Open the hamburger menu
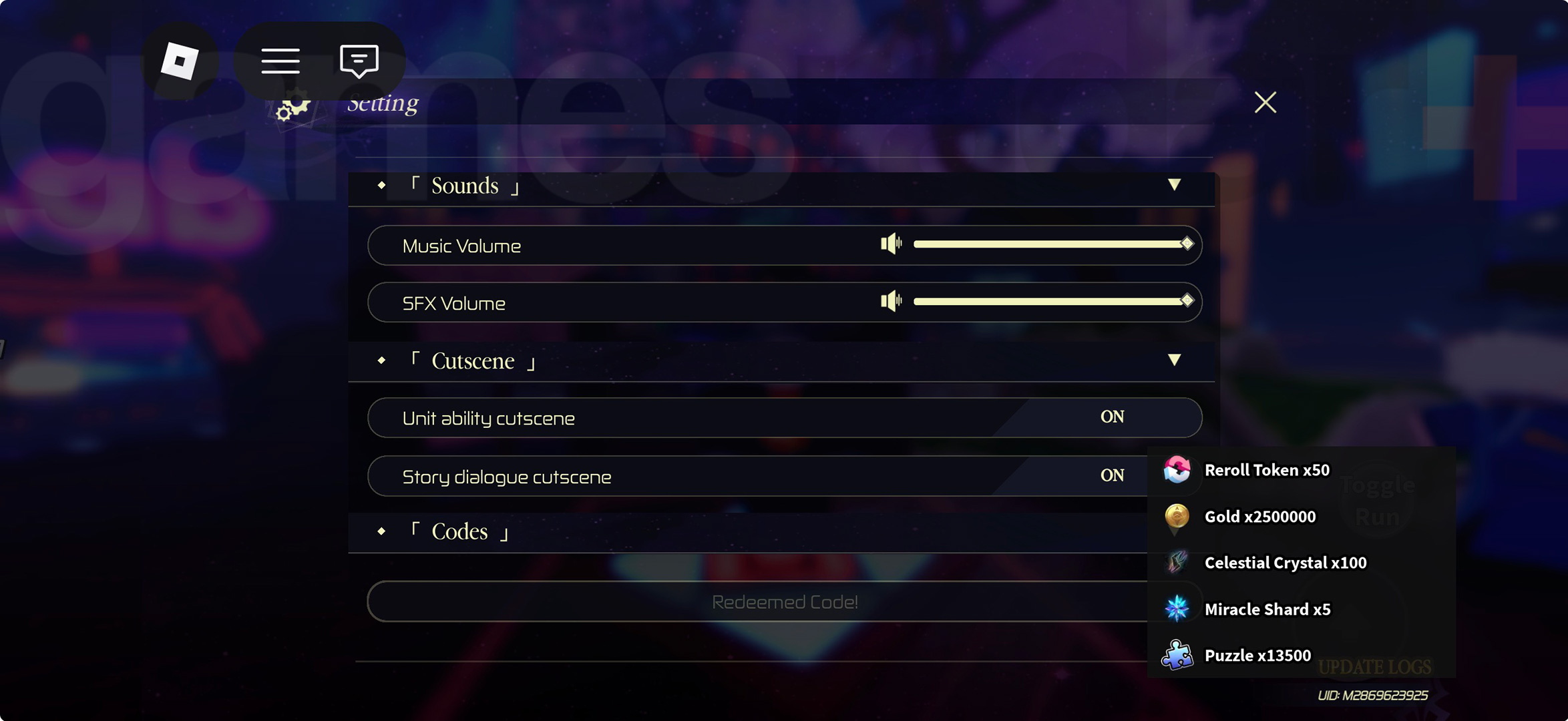This screenshot has width=1568, height=721. [280, 60]
